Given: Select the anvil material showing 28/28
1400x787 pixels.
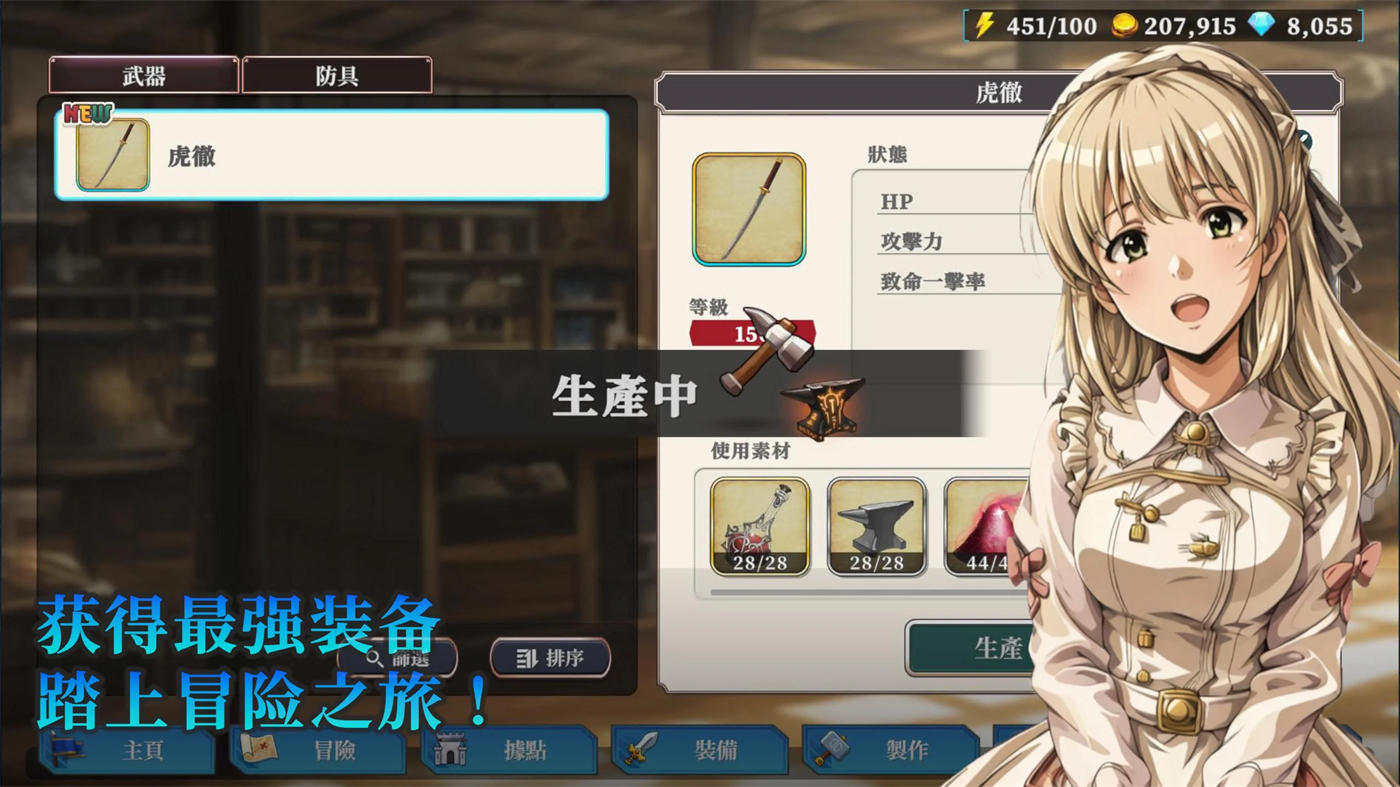Looking at the screenshot, I should point(876,527).
